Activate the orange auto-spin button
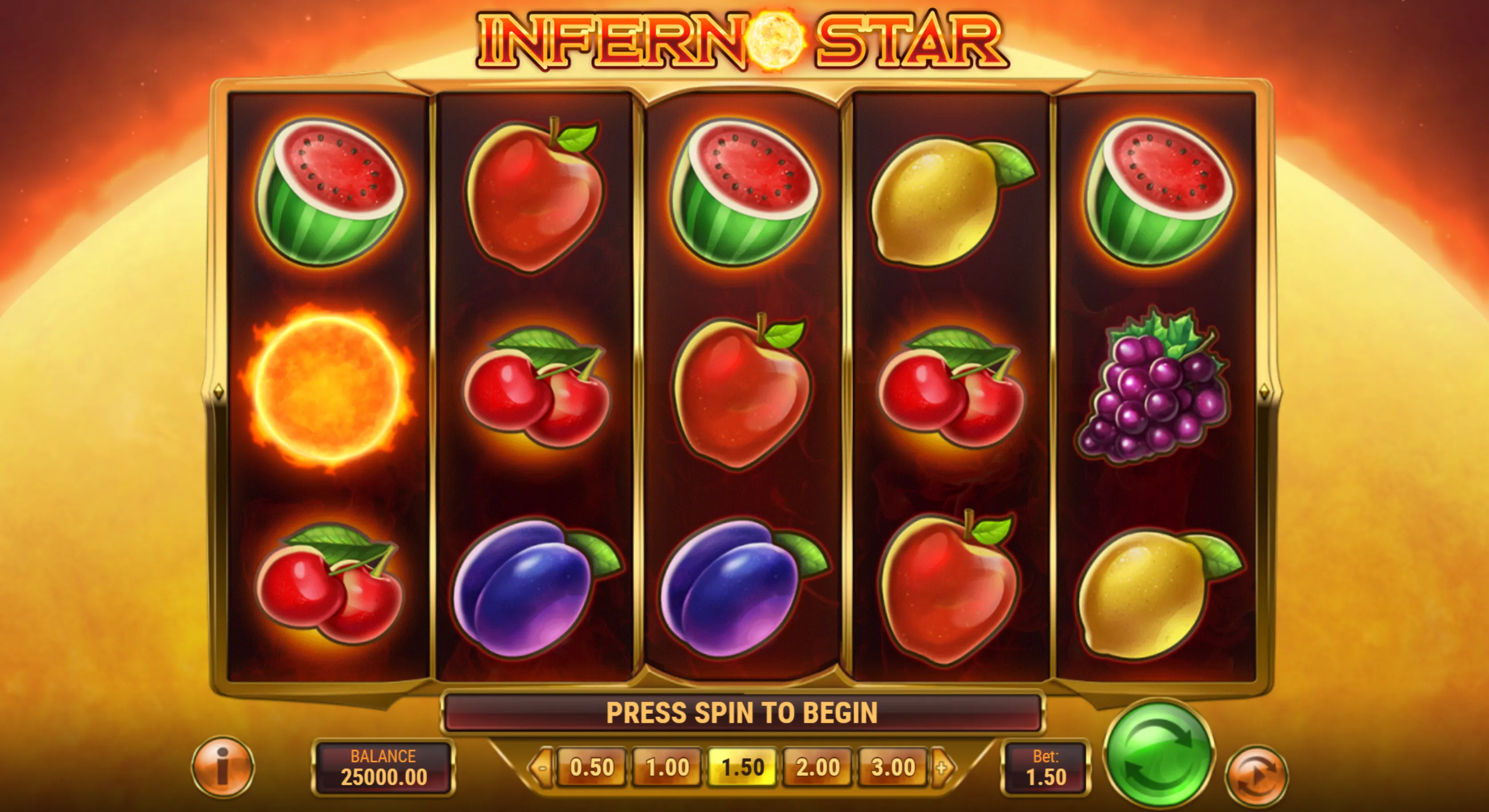The image size is (1489, 812). (1256, 775)
